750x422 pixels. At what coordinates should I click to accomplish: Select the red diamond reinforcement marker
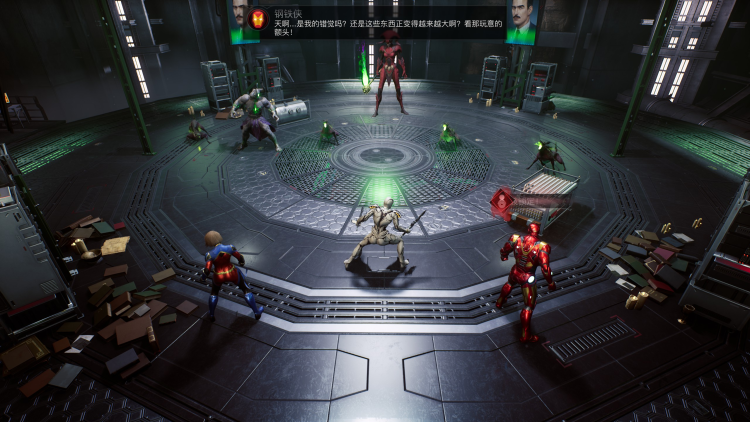click(499, 201)
